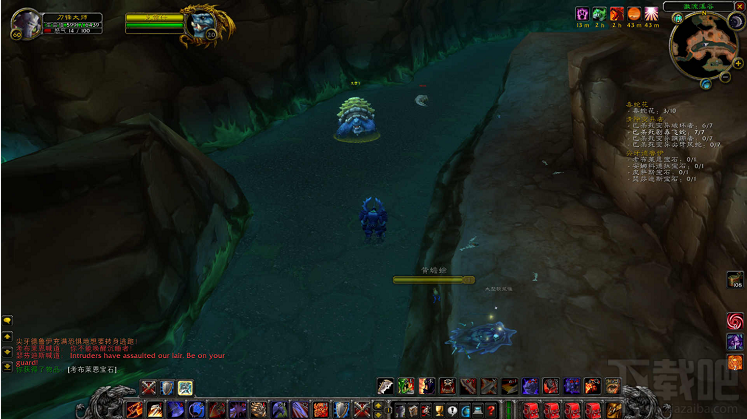This screenshot has width=747, height=419.
Task: Open the yellow quest log micro button
Action: [451, 410]
